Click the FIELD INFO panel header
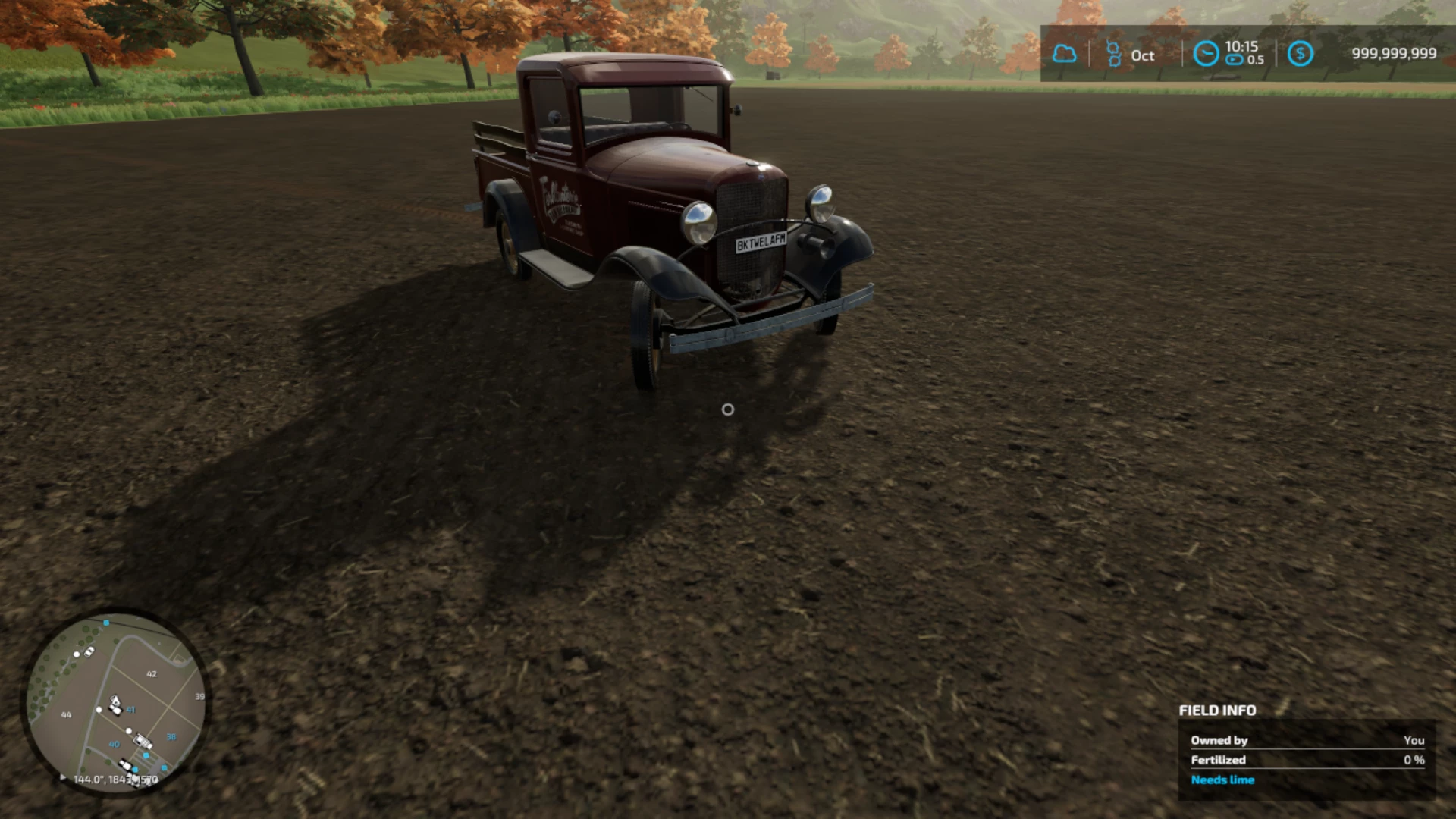Screen dimensions: 1456x819 pos(1218,711)
